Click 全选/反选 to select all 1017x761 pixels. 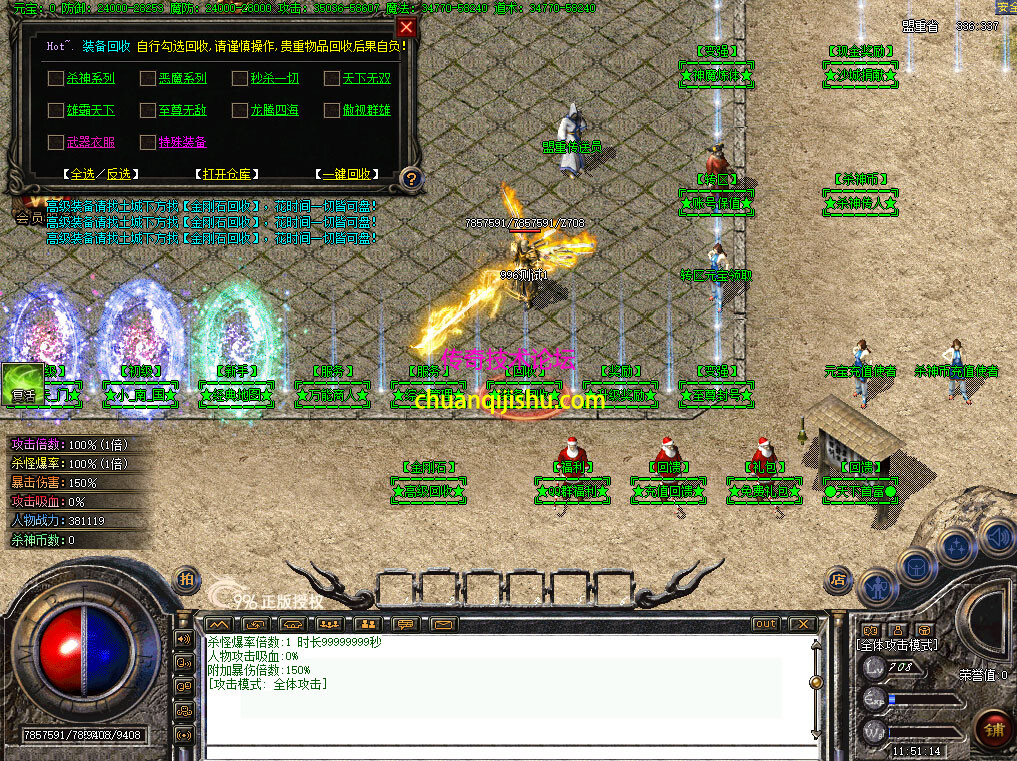(x=99, y=174)
